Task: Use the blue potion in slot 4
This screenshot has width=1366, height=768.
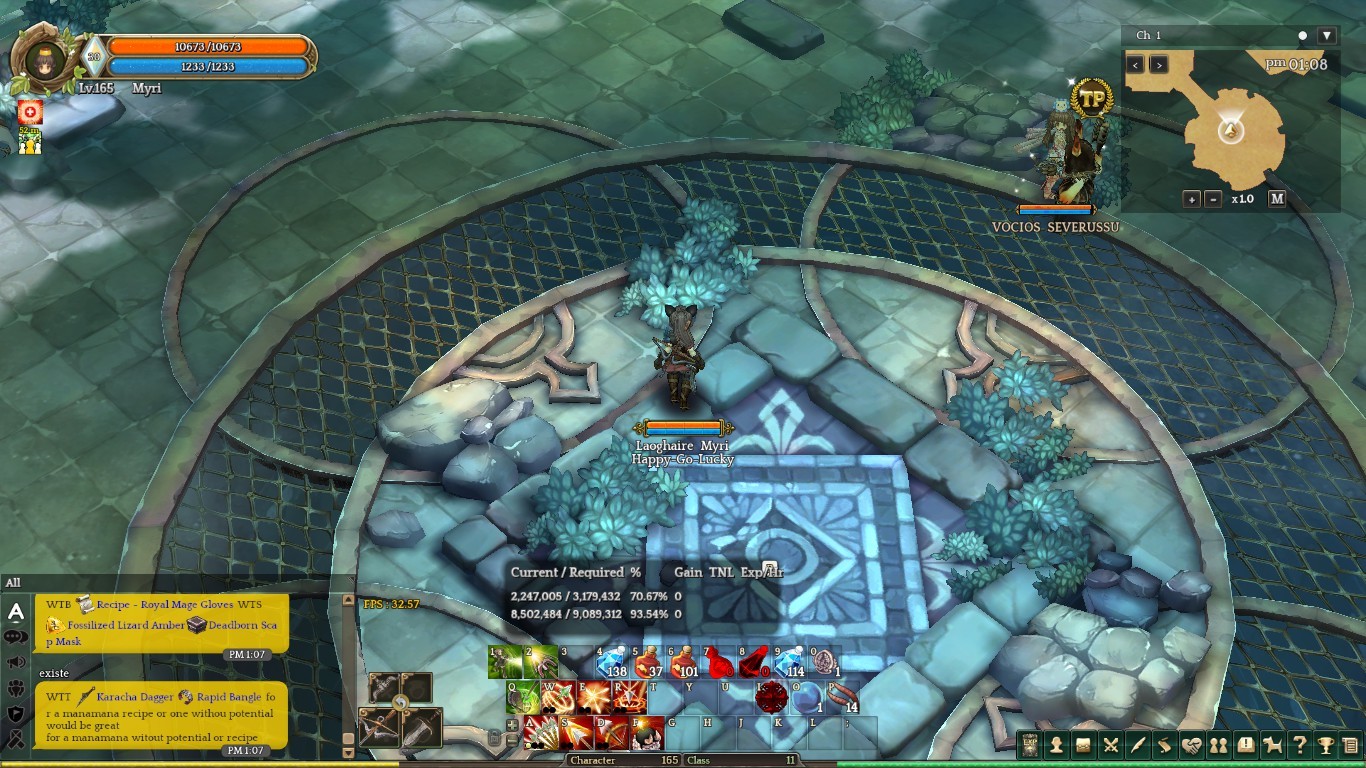Action: [611, 663]
